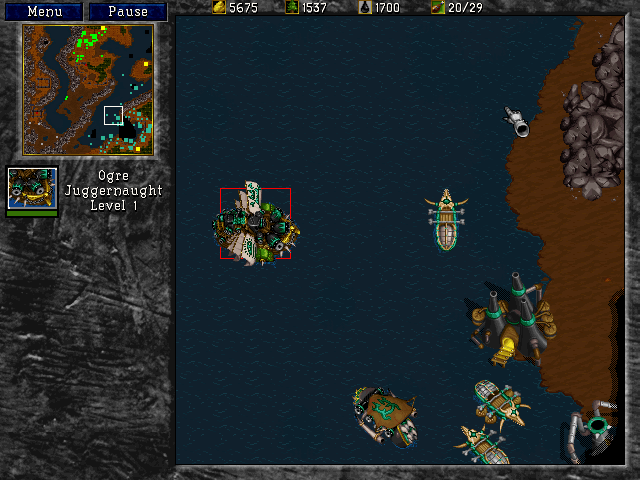The image size is (640, 480).
Task: Pause the game
Action: point(127,11)
